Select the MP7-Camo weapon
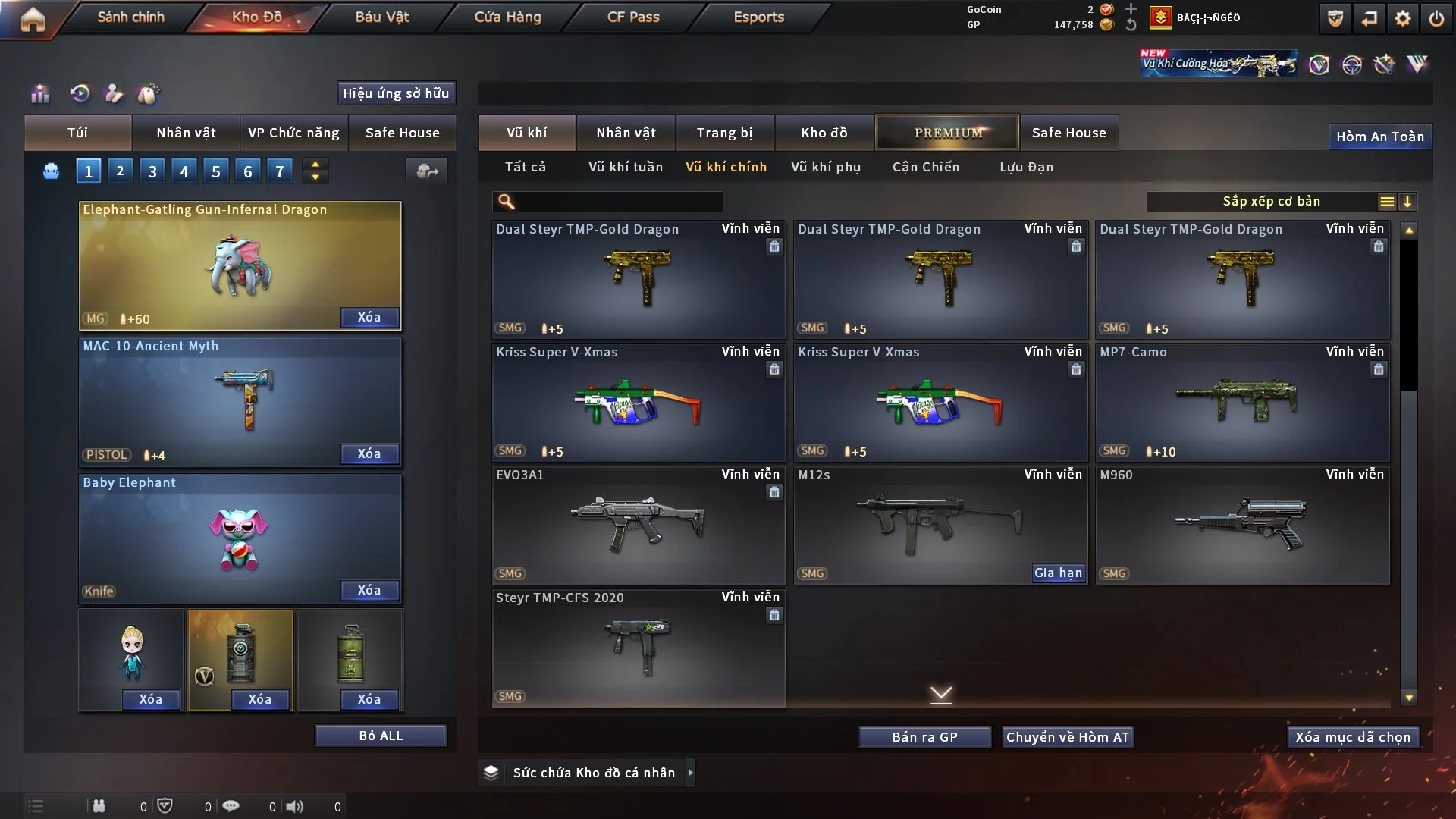 tap(1242, 402)
